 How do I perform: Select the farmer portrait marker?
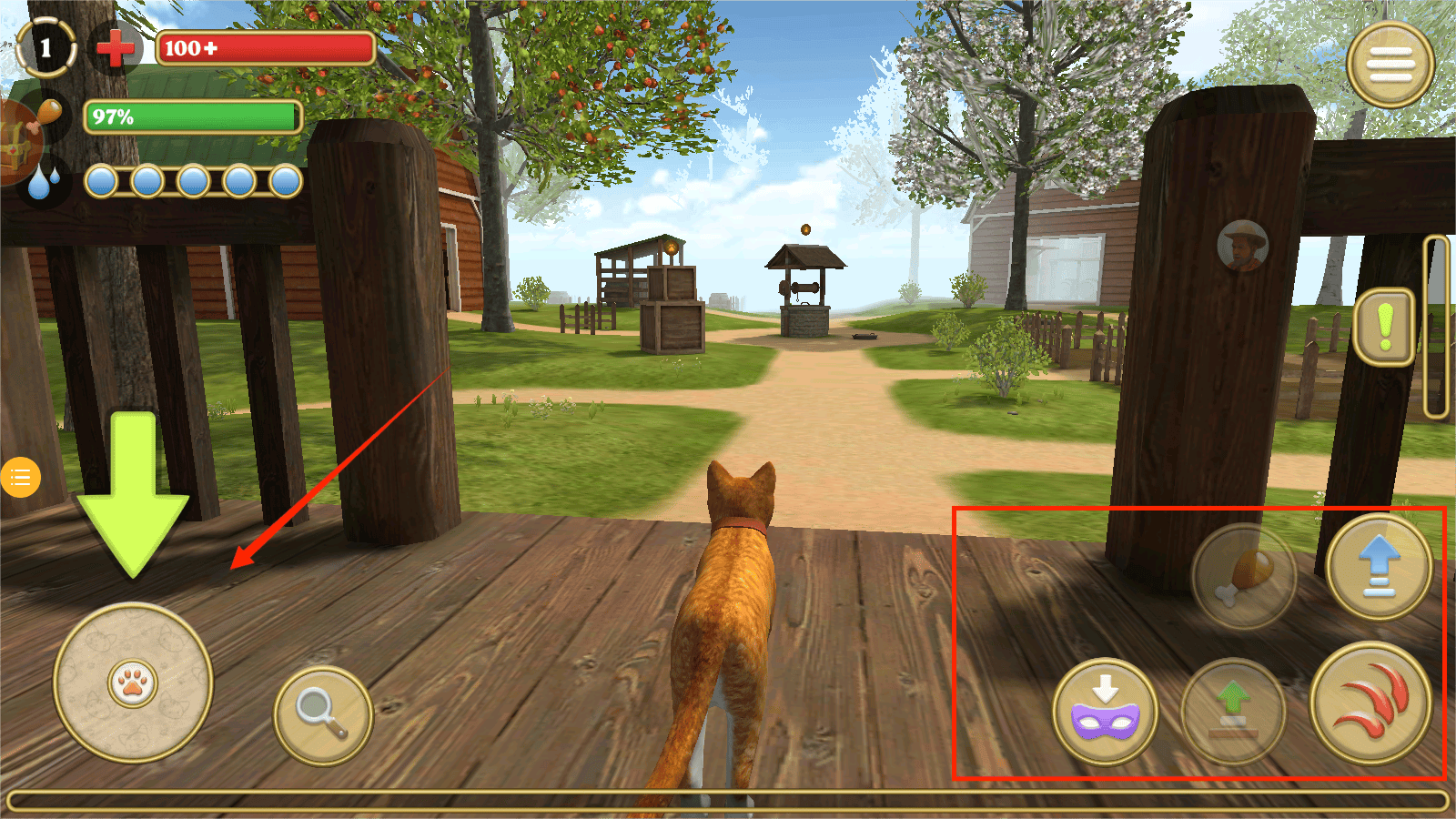coord(1242,246)
